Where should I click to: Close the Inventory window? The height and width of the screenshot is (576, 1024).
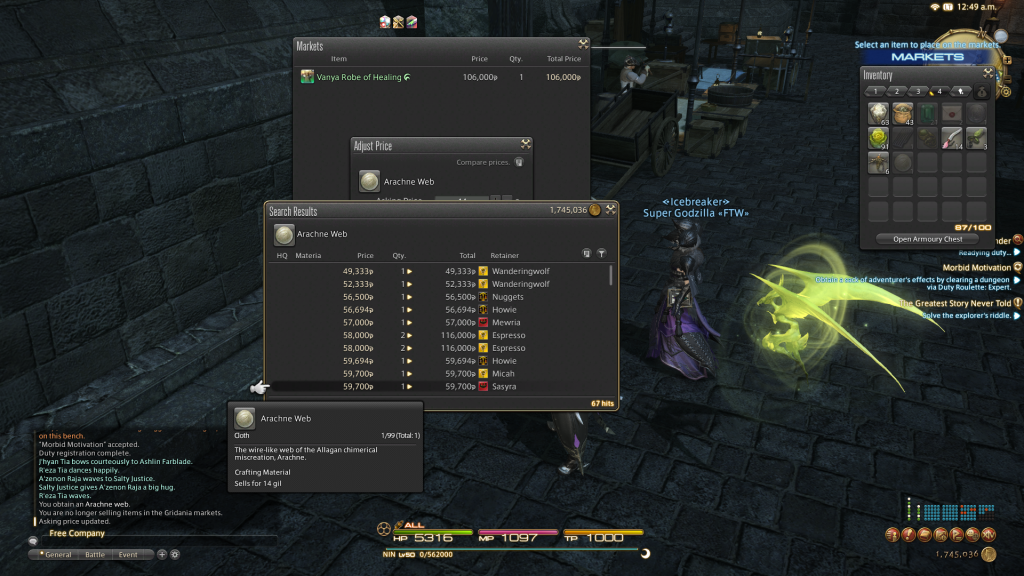point(988,74)
